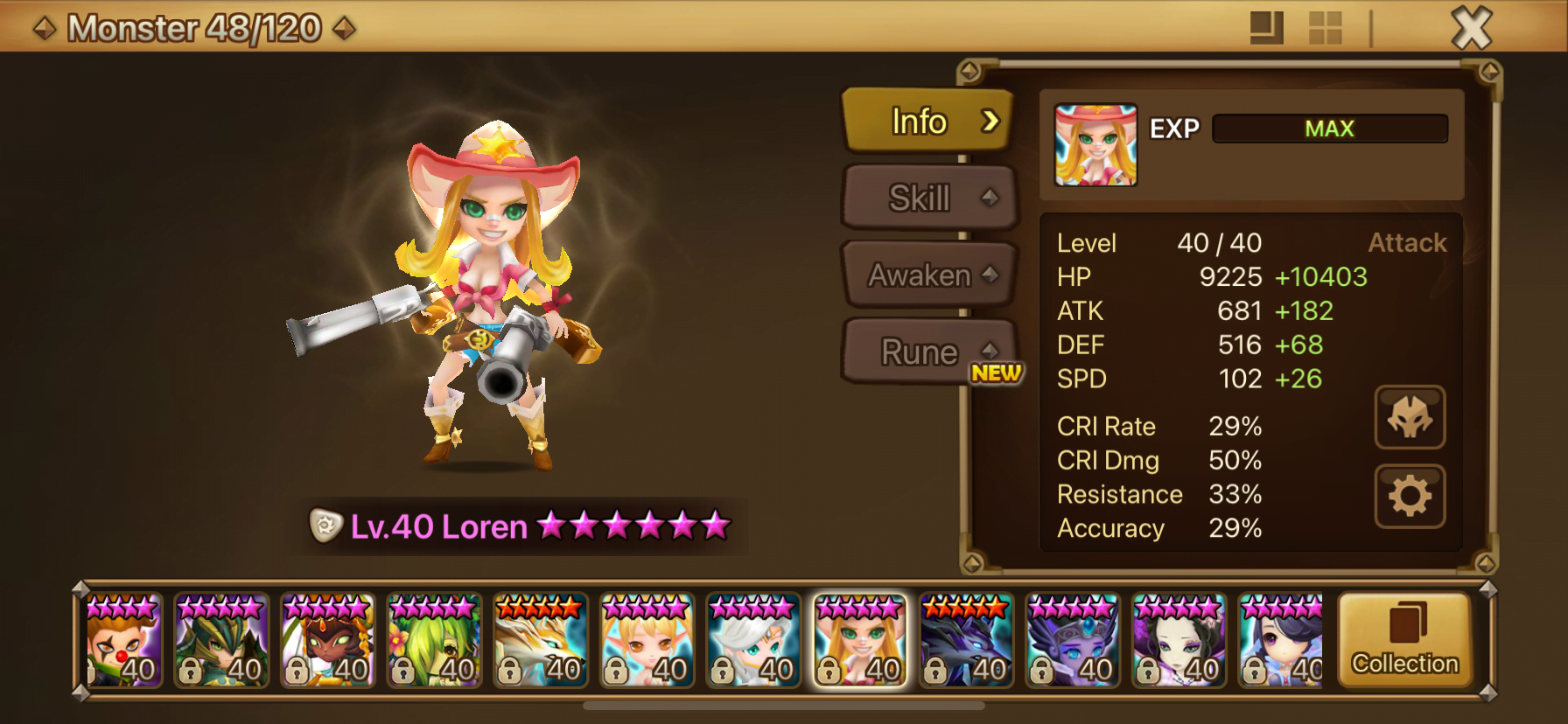Image resolution: width=1568 pixels, height=724 pixels.
Task: Switch to the Skill tab
Action: coord(928,198)
